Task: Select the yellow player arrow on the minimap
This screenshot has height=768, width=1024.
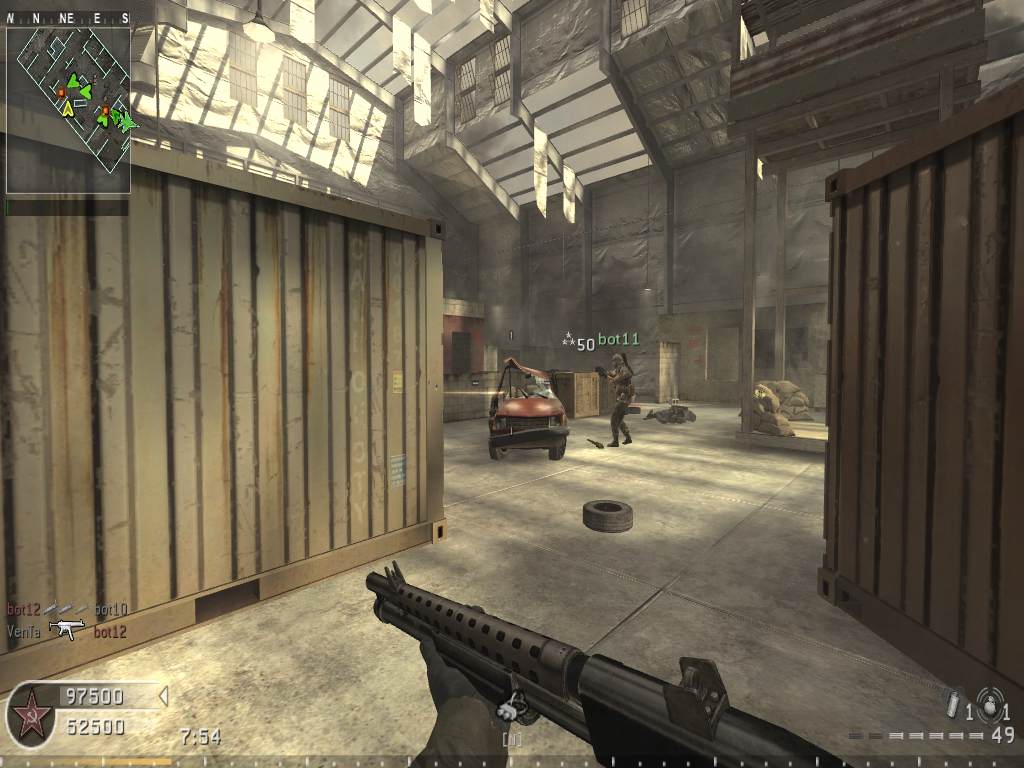Action: pos(67,108)
